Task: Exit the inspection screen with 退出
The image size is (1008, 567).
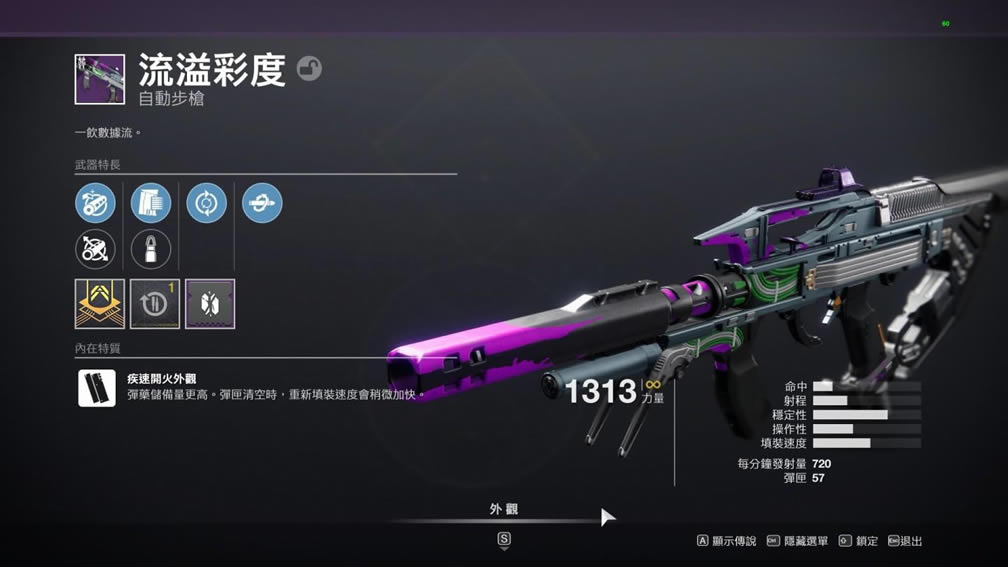Action: click(x=906, y=541)
